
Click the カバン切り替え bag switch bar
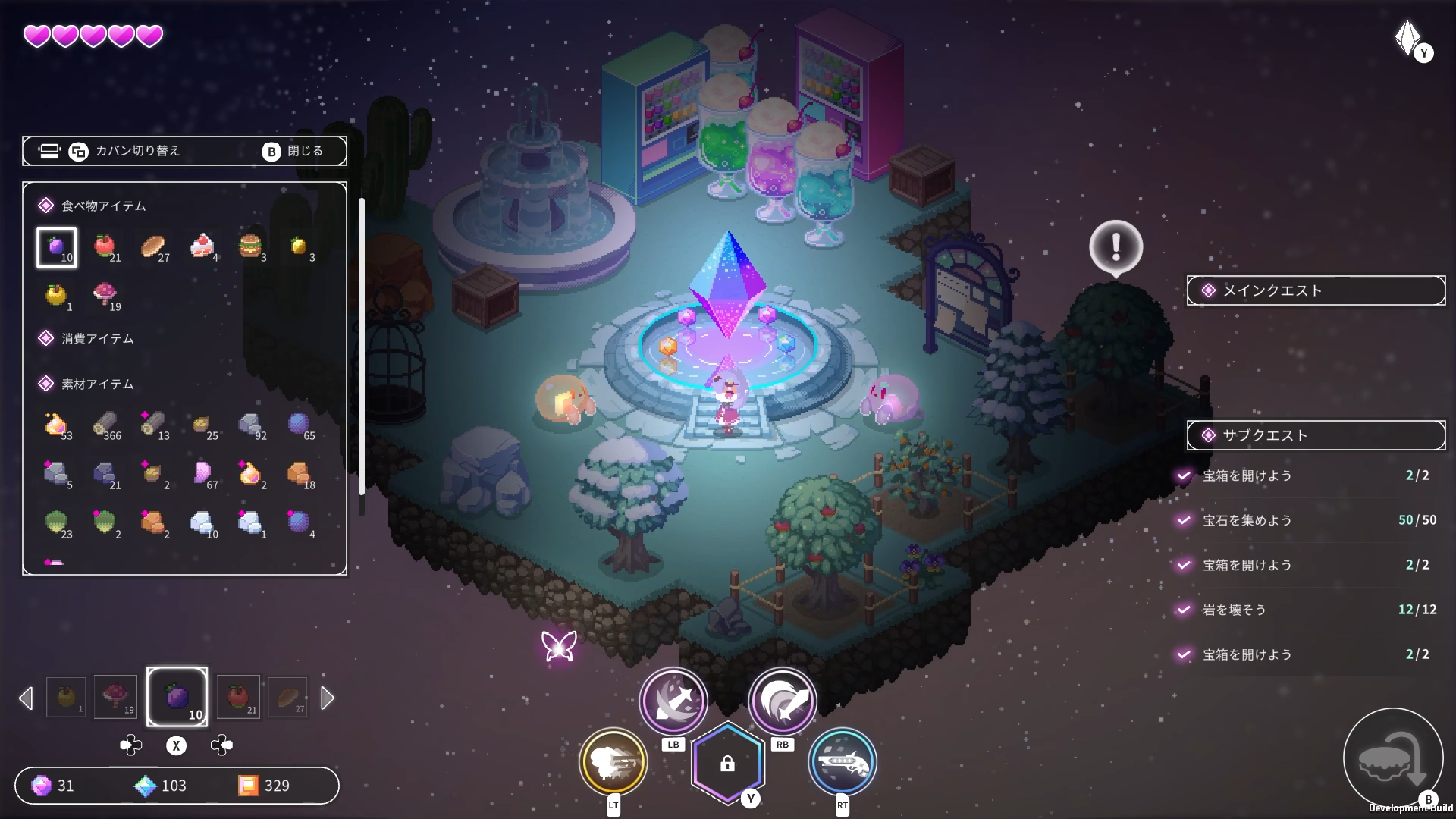(x=184, y=151)
